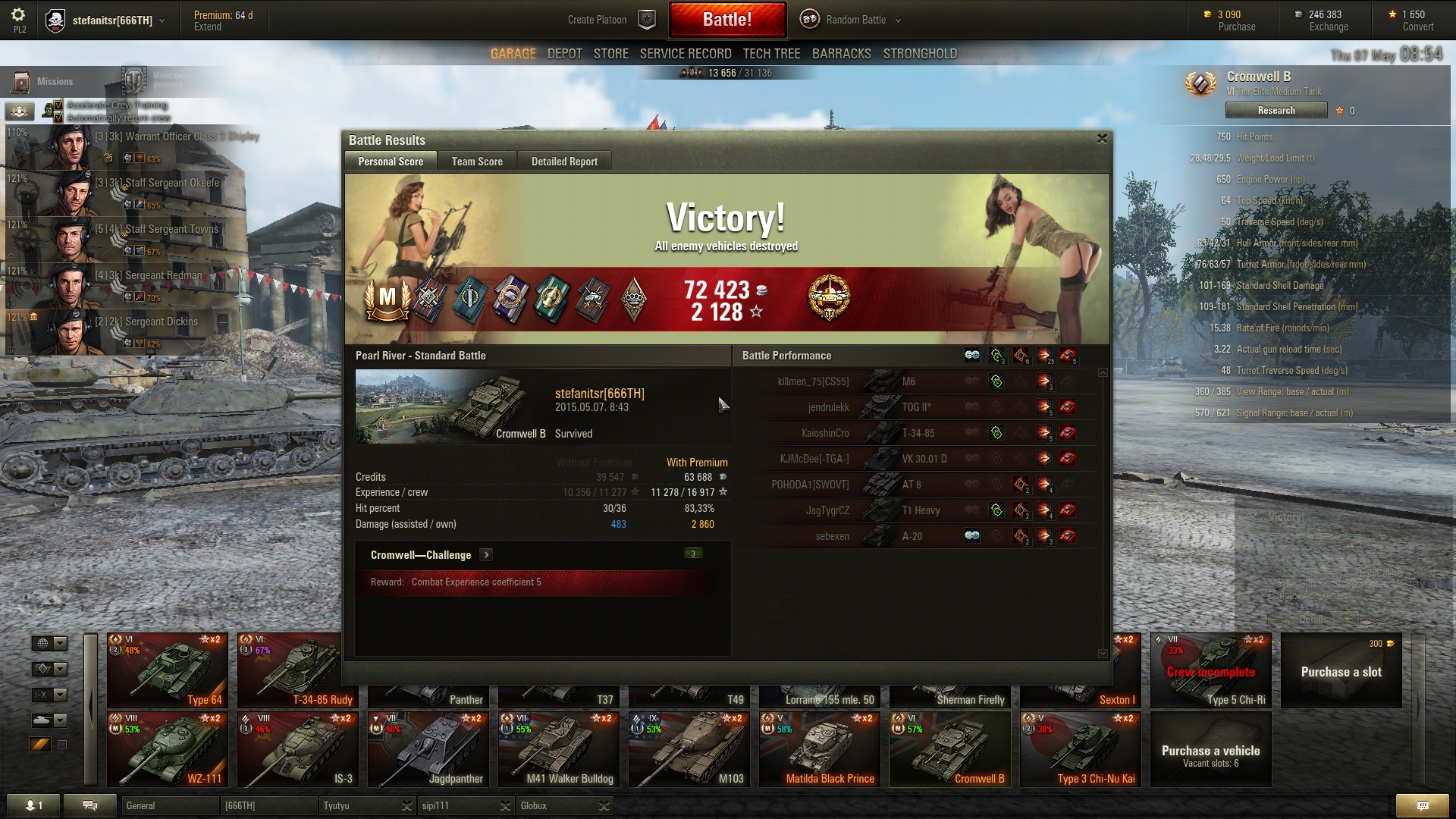Open the Store menu
The width and height of the screenshot is (1456, 819).
610,54
